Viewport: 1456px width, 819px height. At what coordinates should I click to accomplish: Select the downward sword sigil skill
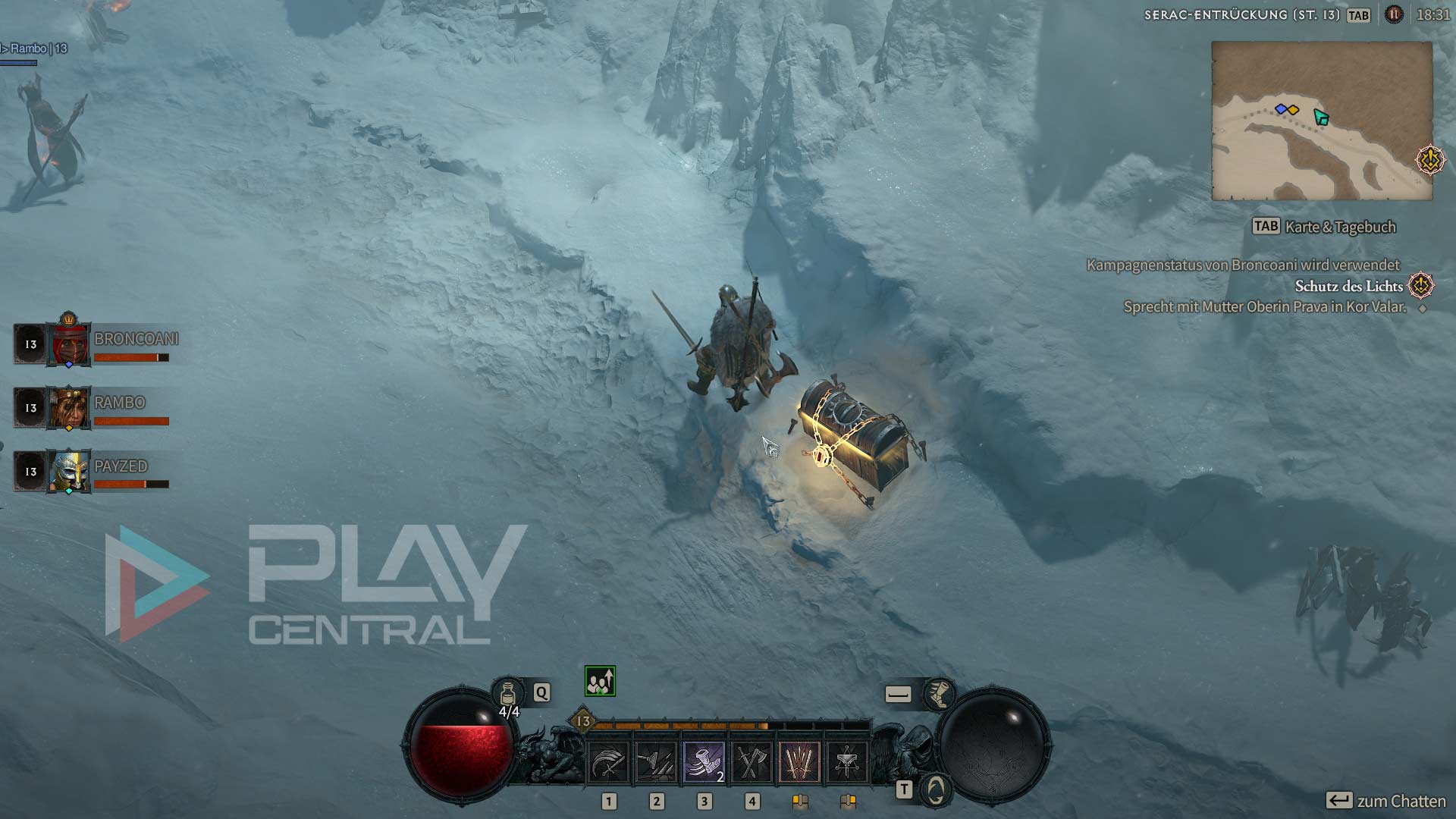[x=847, y=761]
